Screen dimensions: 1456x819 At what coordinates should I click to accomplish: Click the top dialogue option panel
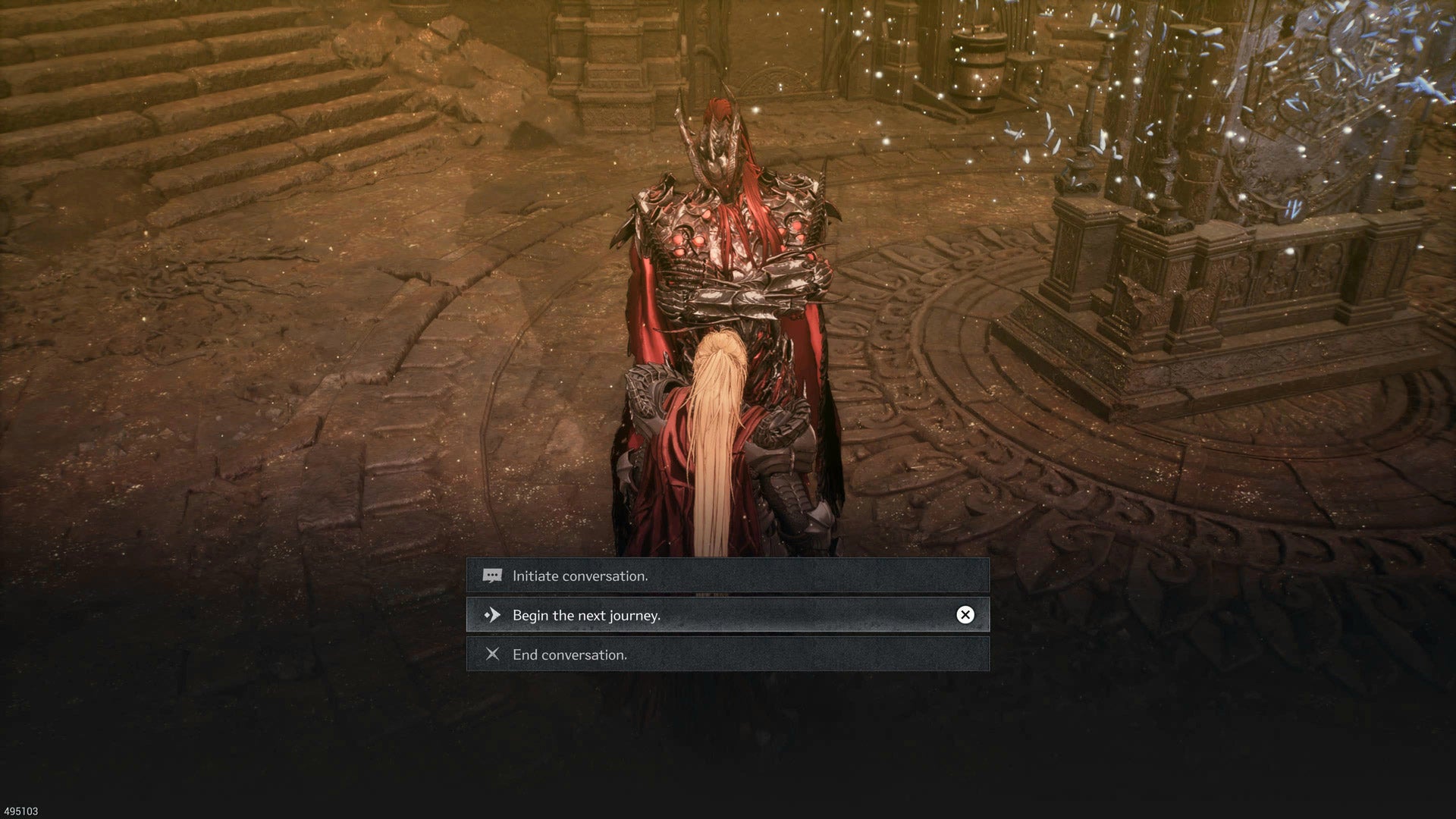pyautogui.click(x=728, y=575)
